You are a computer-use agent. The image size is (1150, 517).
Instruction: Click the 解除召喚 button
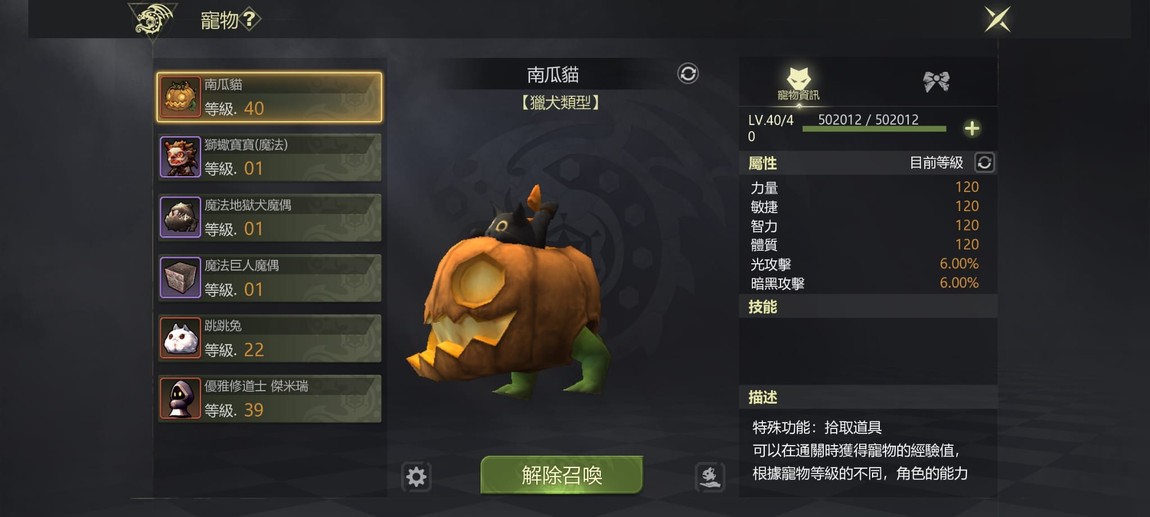(x=561, y=475)
